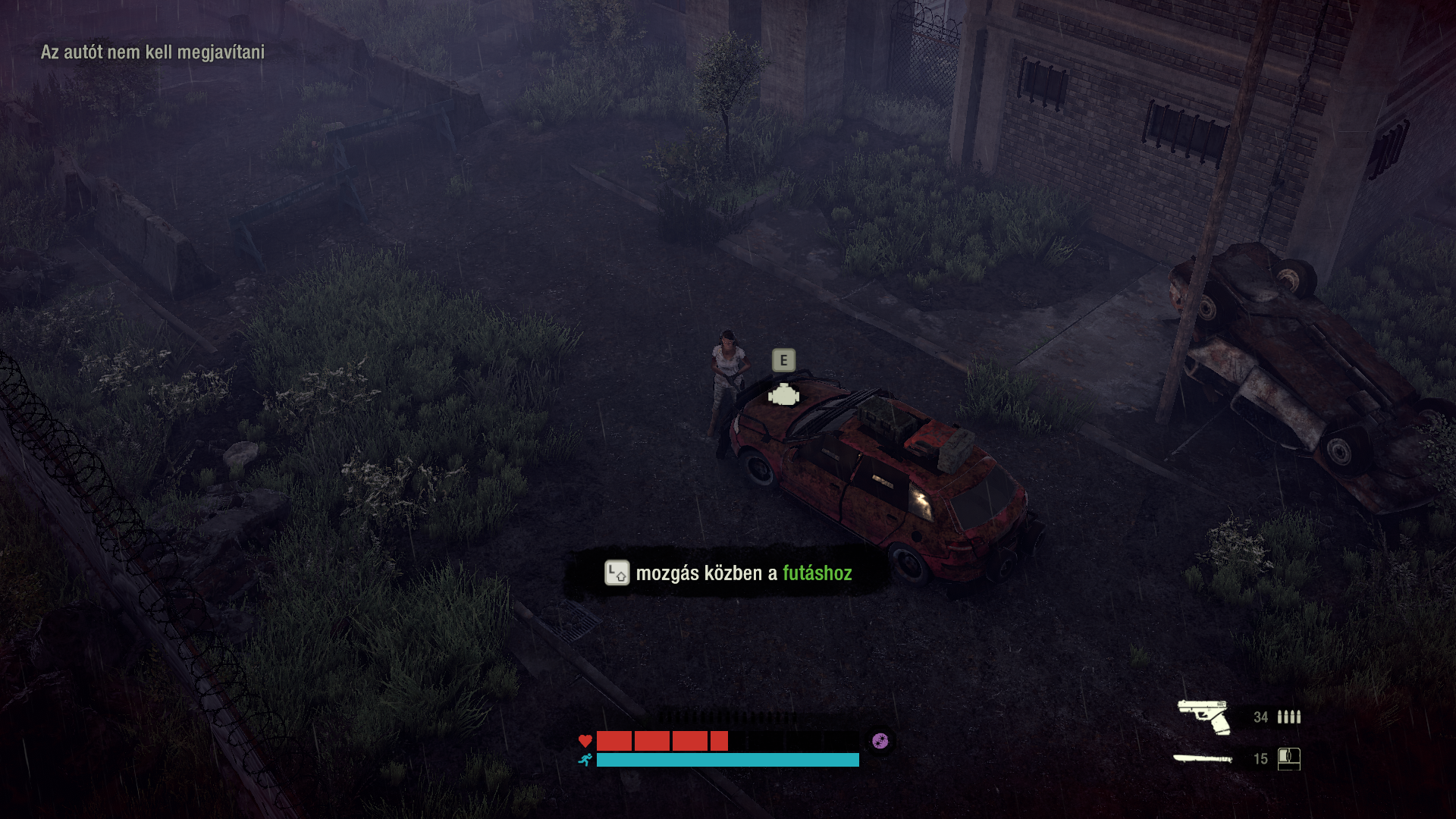Viewport: 1456px width, 819px height.
Task: Click the purple status effect icon
Action: tap(880, 741)
